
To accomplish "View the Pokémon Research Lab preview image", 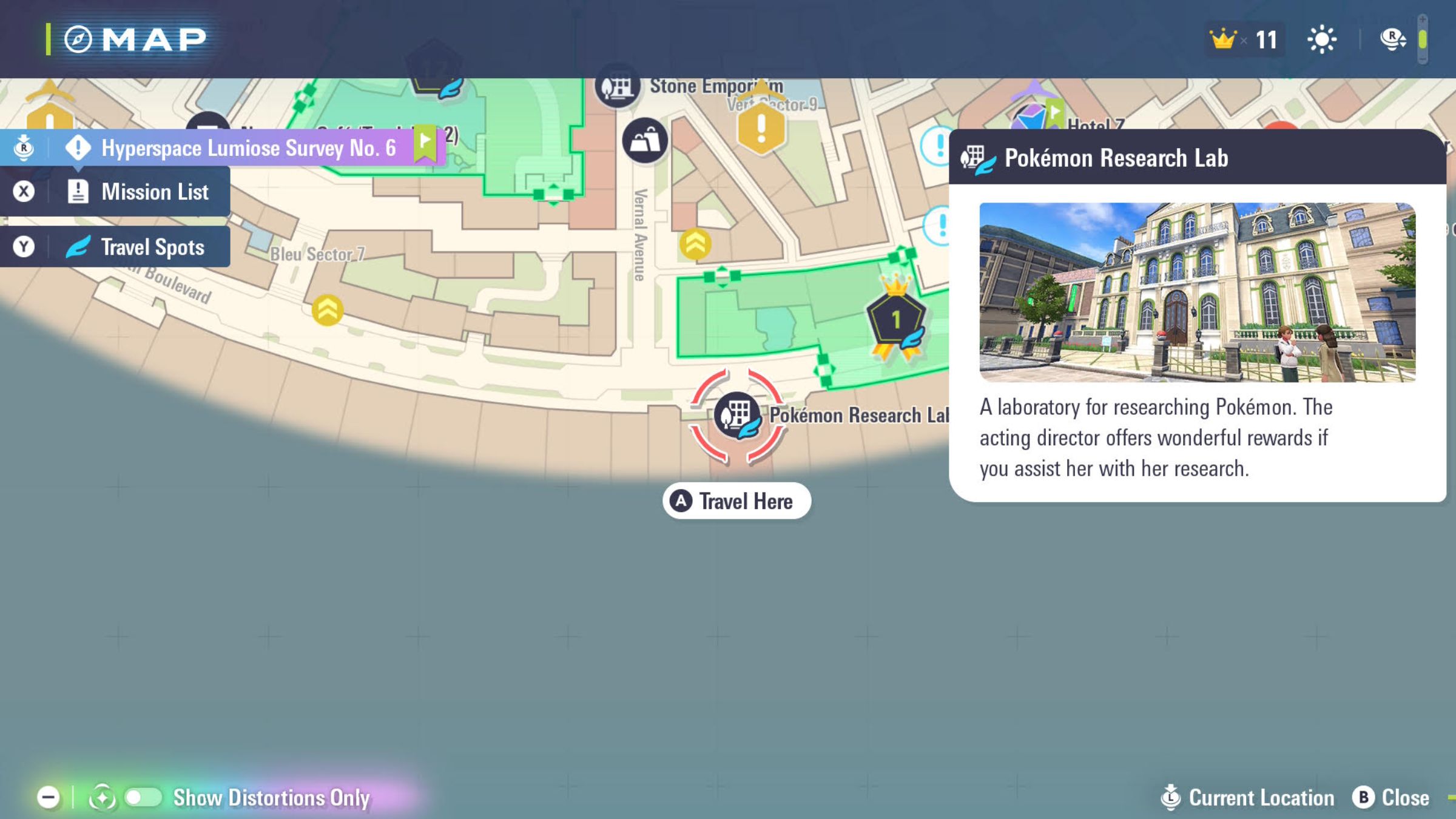I will click(x=1197, y=292).
